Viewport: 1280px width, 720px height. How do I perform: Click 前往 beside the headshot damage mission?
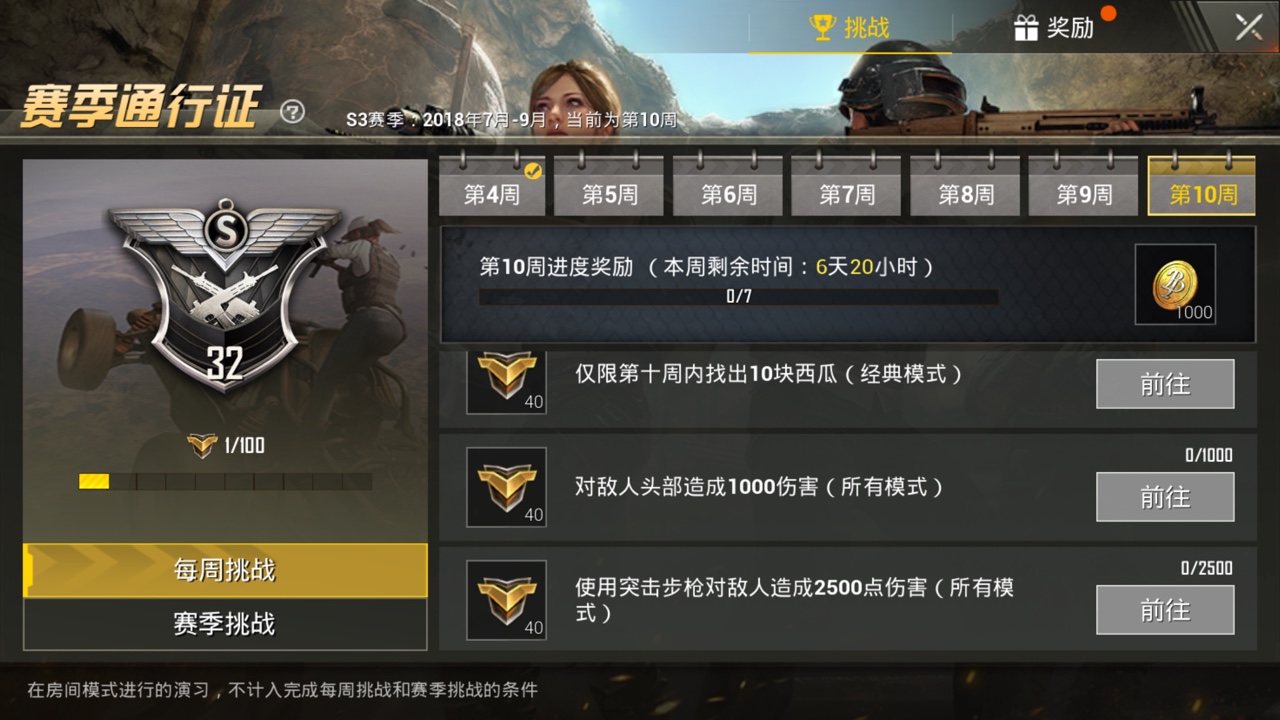[1165, 497]
